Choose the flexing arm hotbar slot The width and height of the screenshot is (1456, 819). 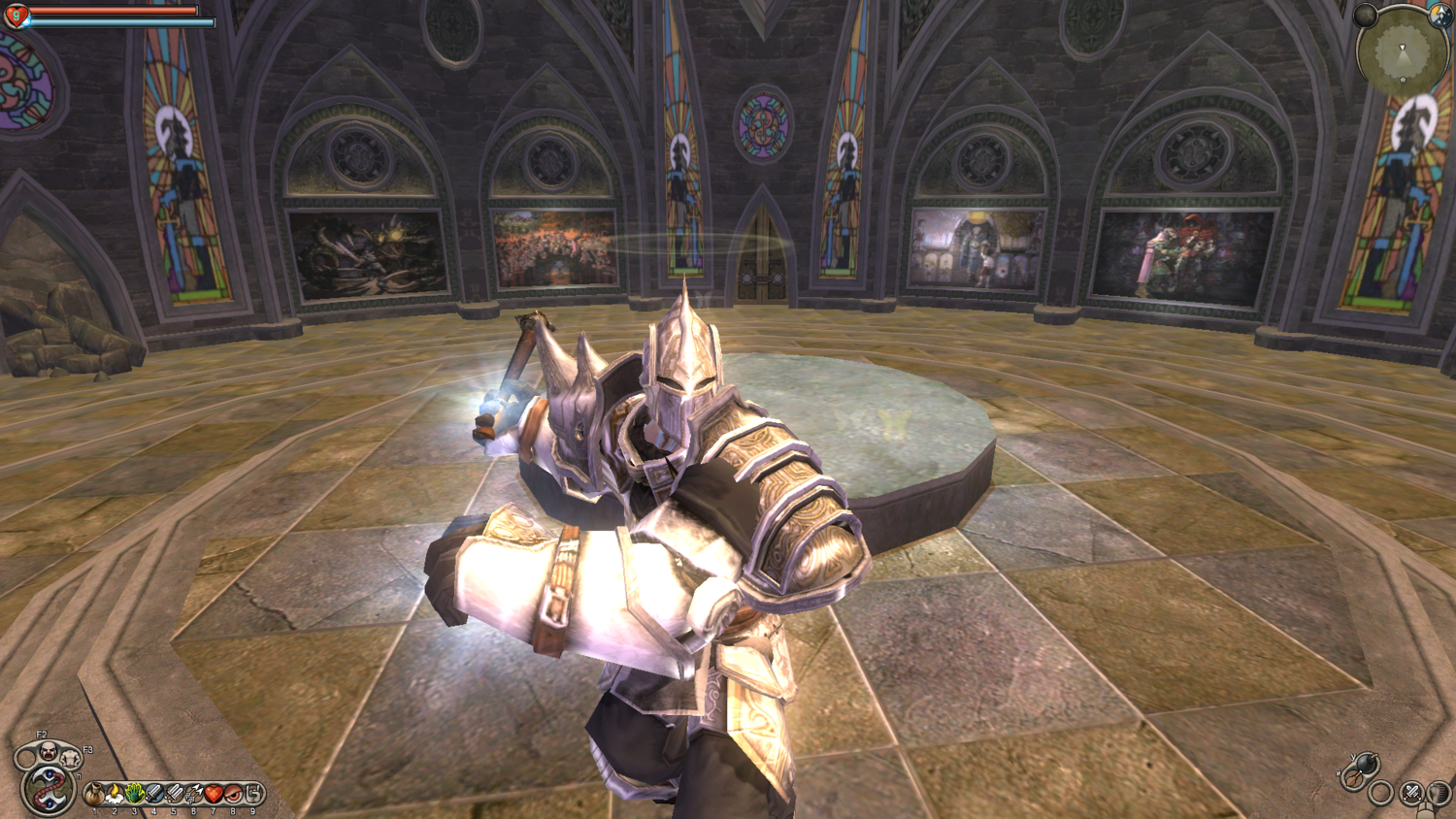253,794
